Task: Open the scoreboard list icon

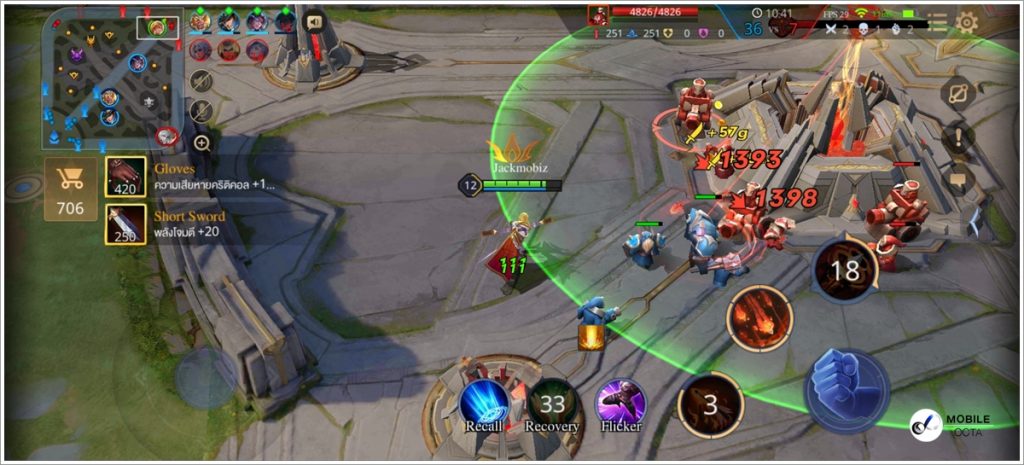Action: (936, 22)
